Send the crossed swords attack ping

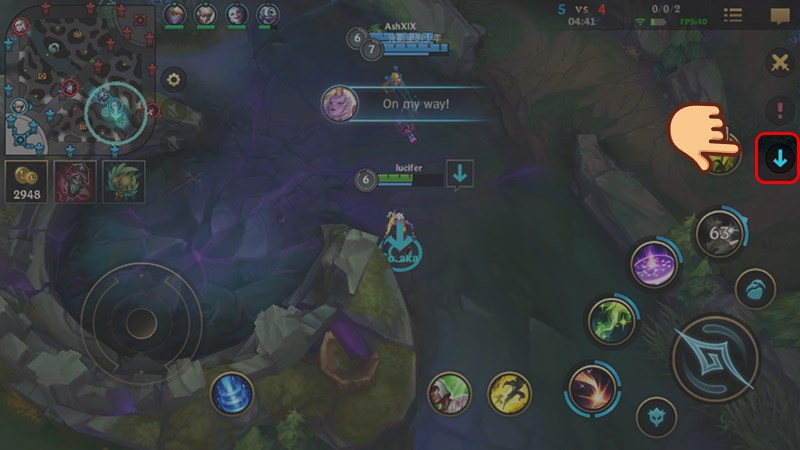tap(779, 62)
